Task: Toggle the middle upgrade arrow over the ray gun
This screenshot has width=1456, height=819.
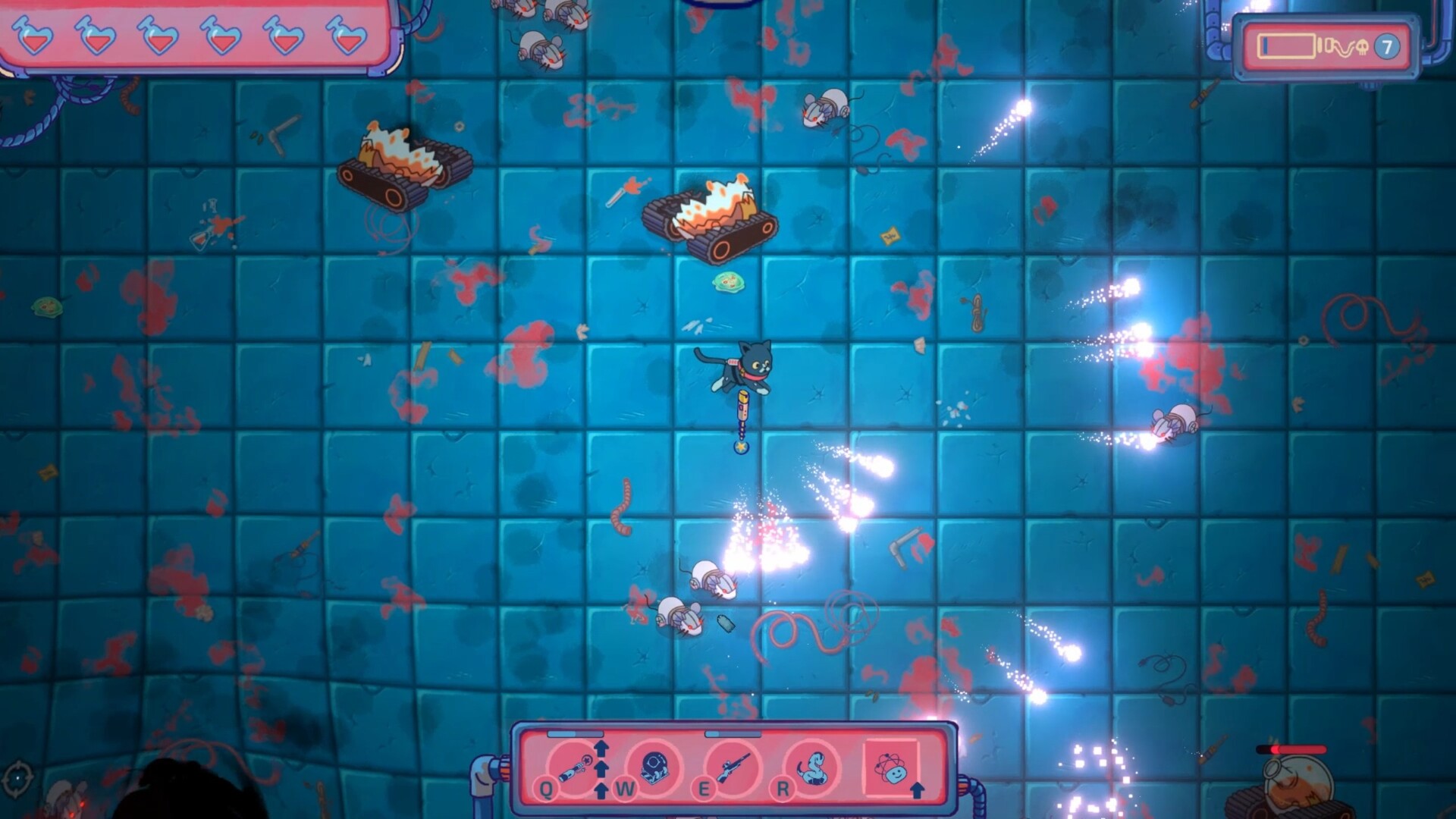Action: click(601, 767)
